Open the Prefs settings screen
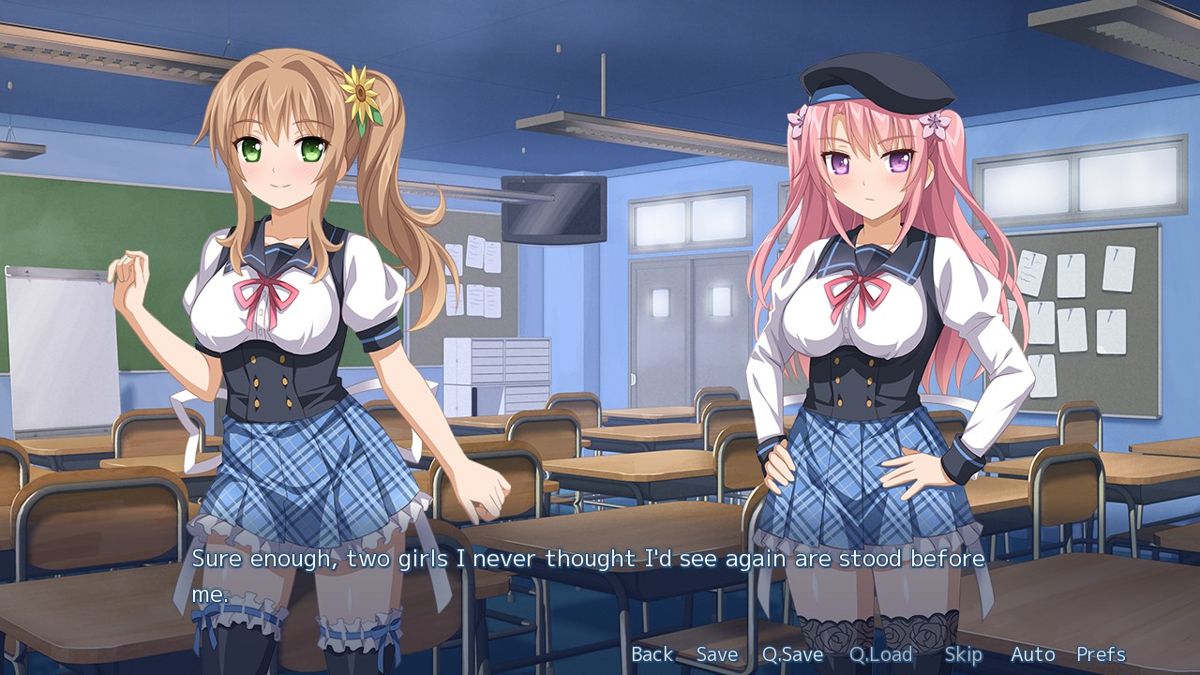 (1100, 655)
